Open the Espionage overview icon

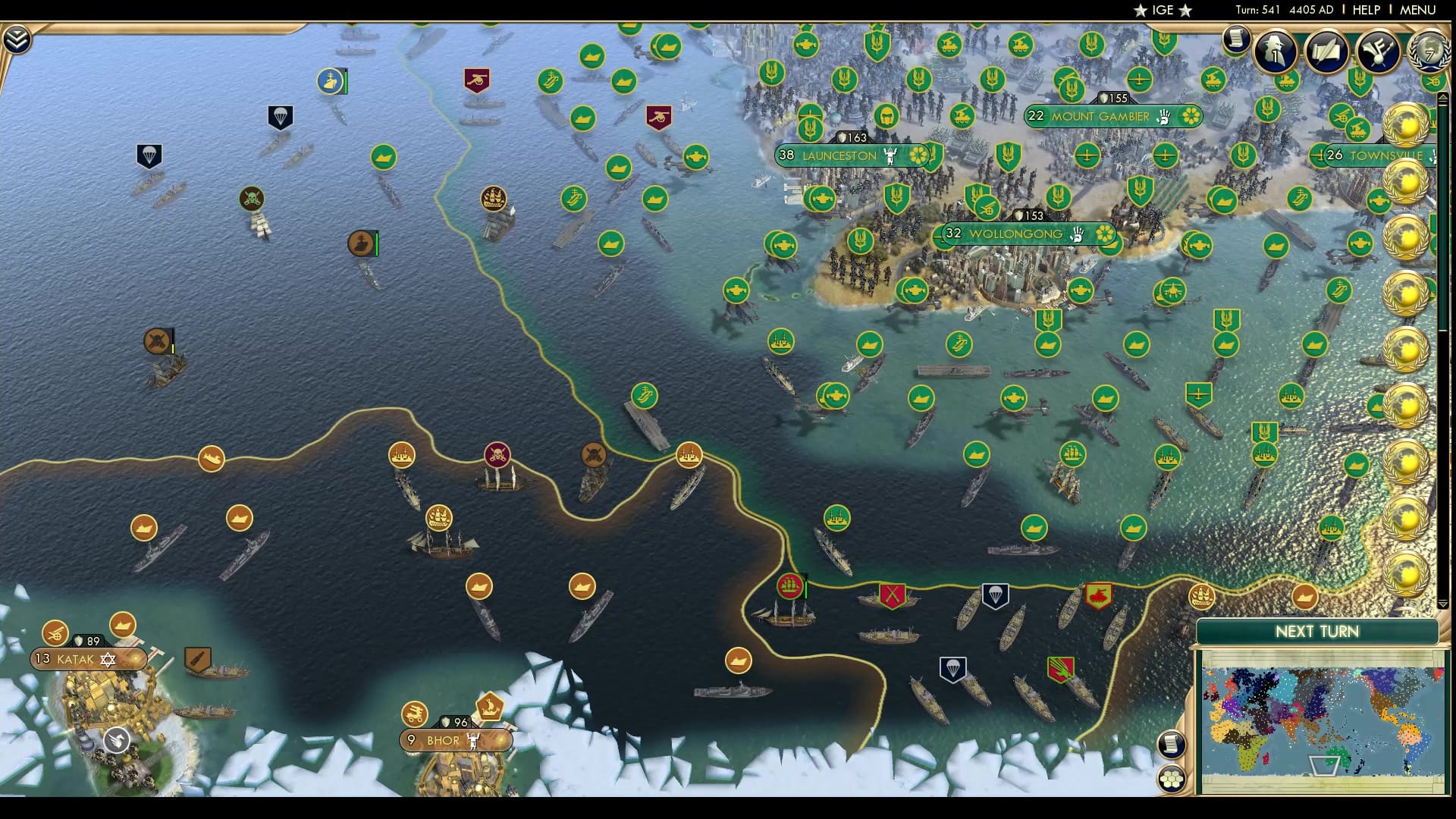[1273, 52]
